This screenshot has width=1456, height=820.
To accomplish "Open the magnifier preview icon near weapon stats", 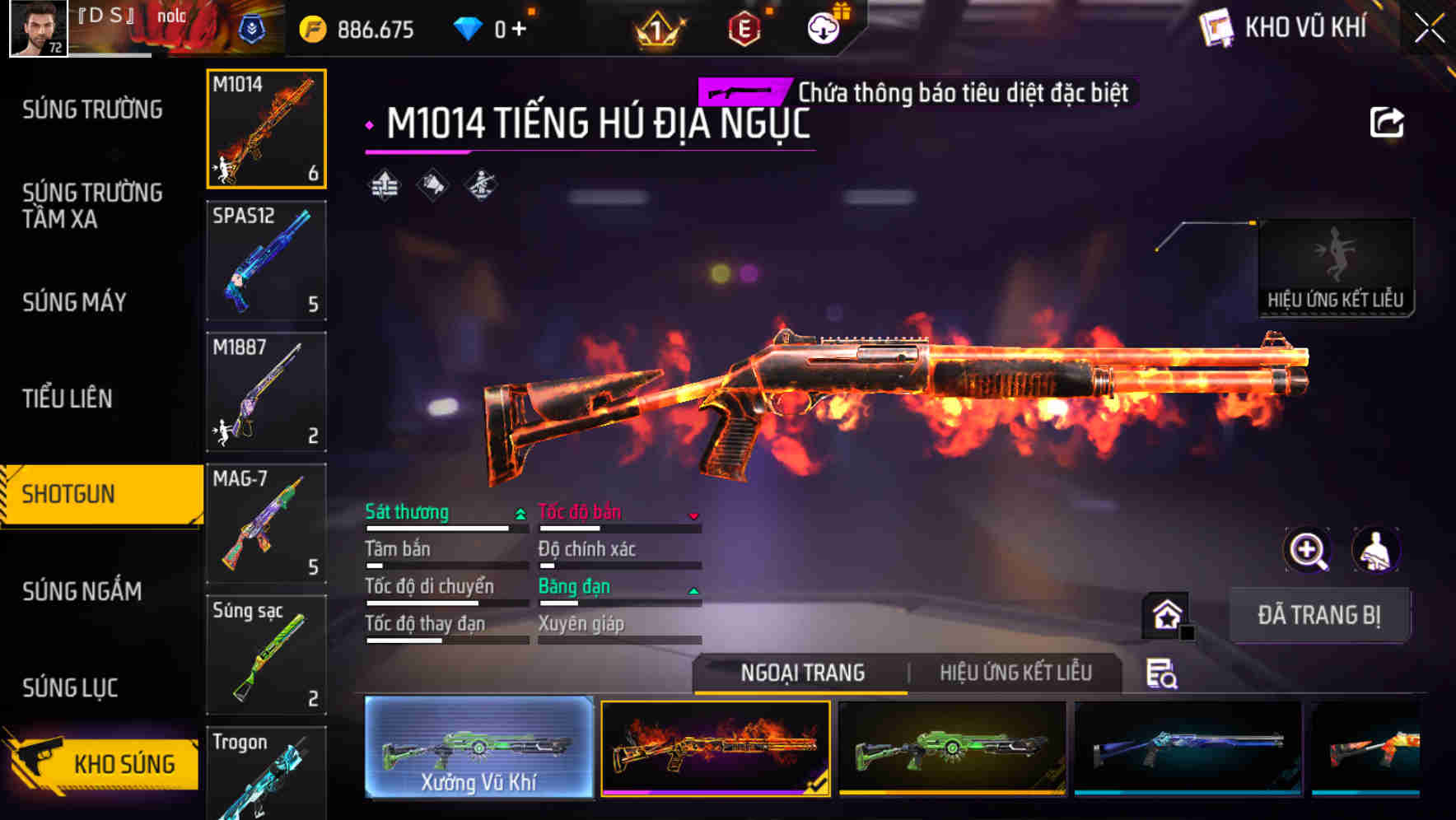I will click(x=1307, y=550).
